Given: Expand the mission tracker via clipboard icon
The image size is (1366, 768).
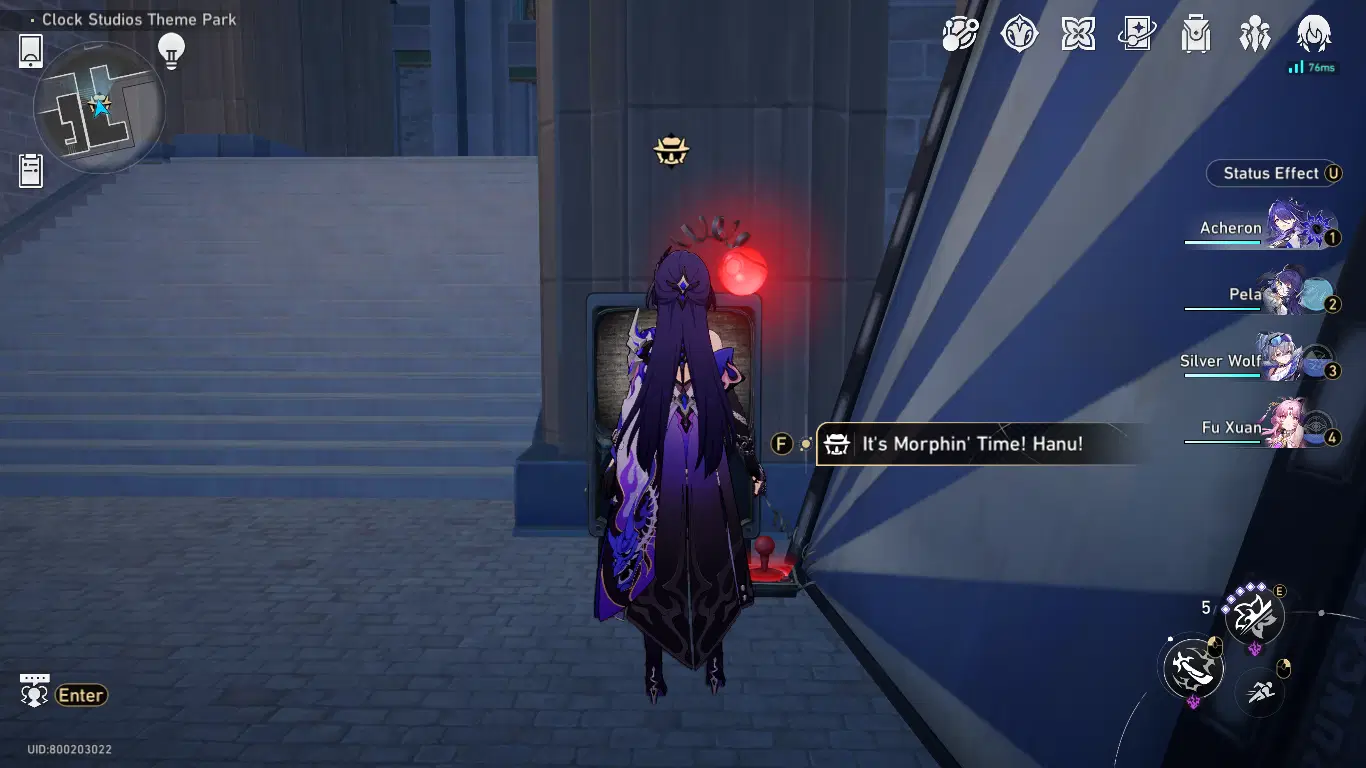Looking at the screenshot, I should (30, 170).
